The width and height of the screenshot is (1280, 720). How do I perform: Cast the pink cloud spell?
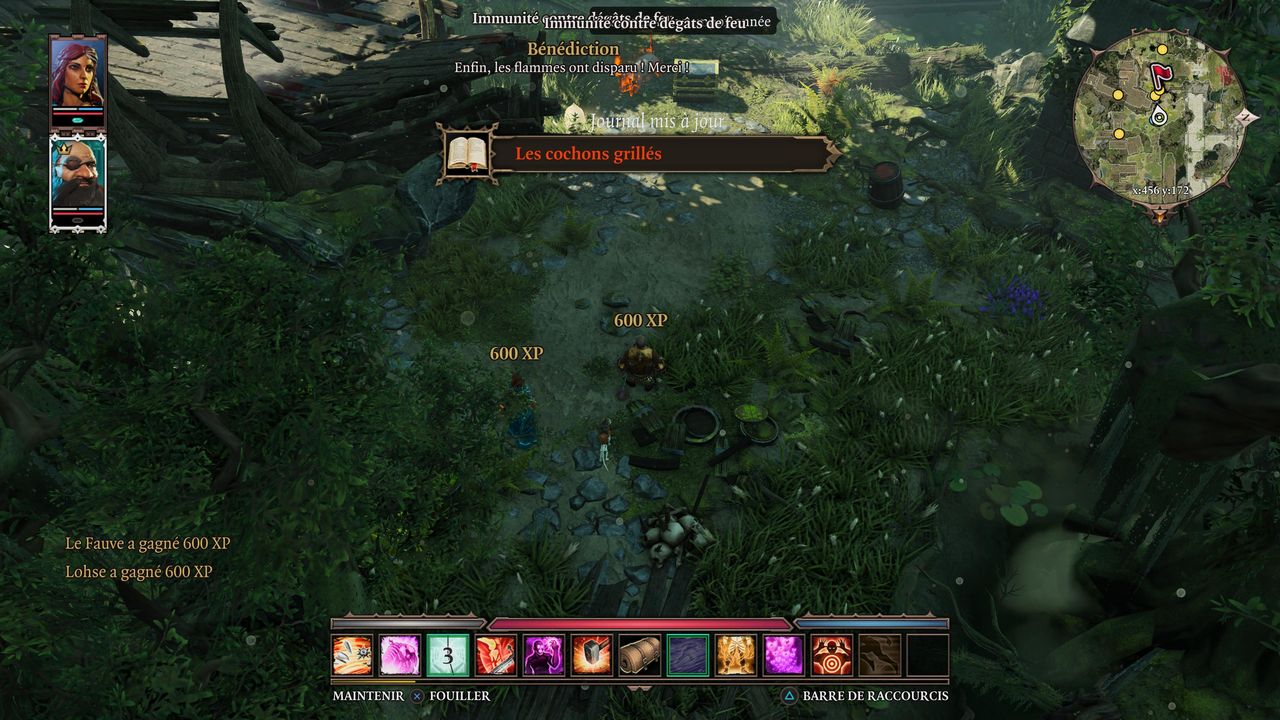tap(784, 655)
